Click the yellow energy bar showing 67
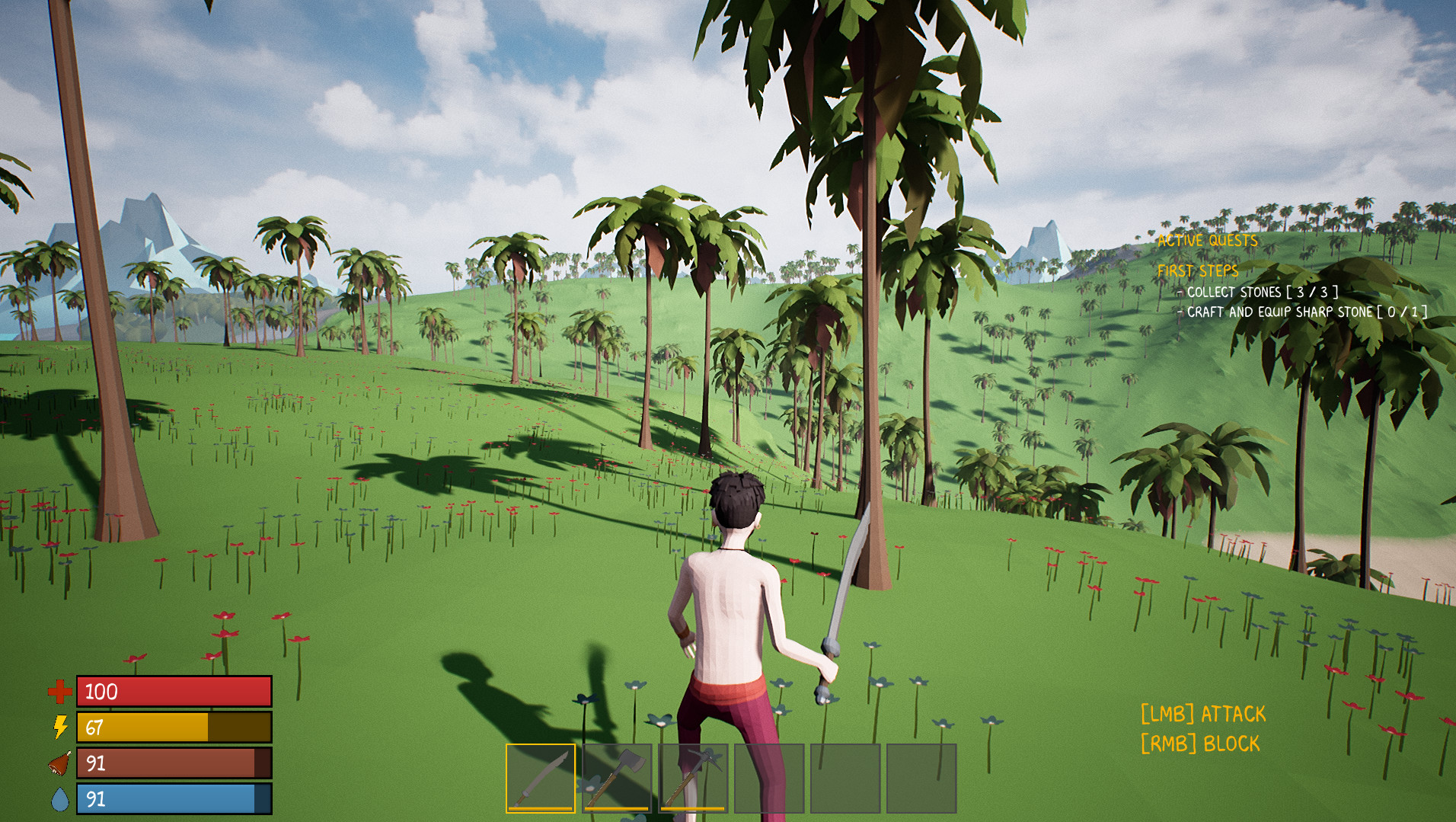Screen dimensions: 1456x822 (x=174, y=728)
